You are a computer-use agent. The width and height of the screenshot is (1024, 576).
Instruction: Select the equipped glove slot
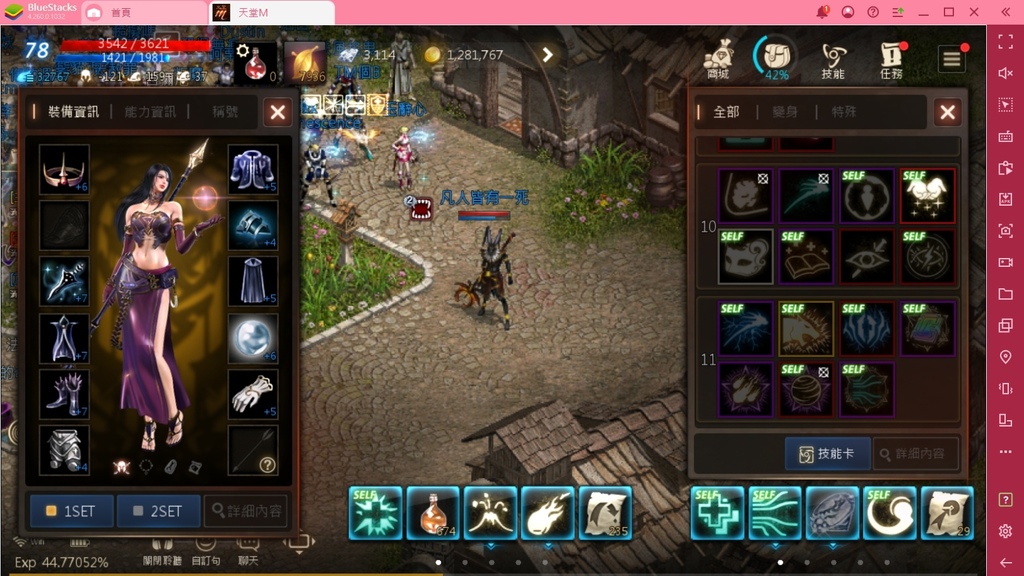pos(253,394)
